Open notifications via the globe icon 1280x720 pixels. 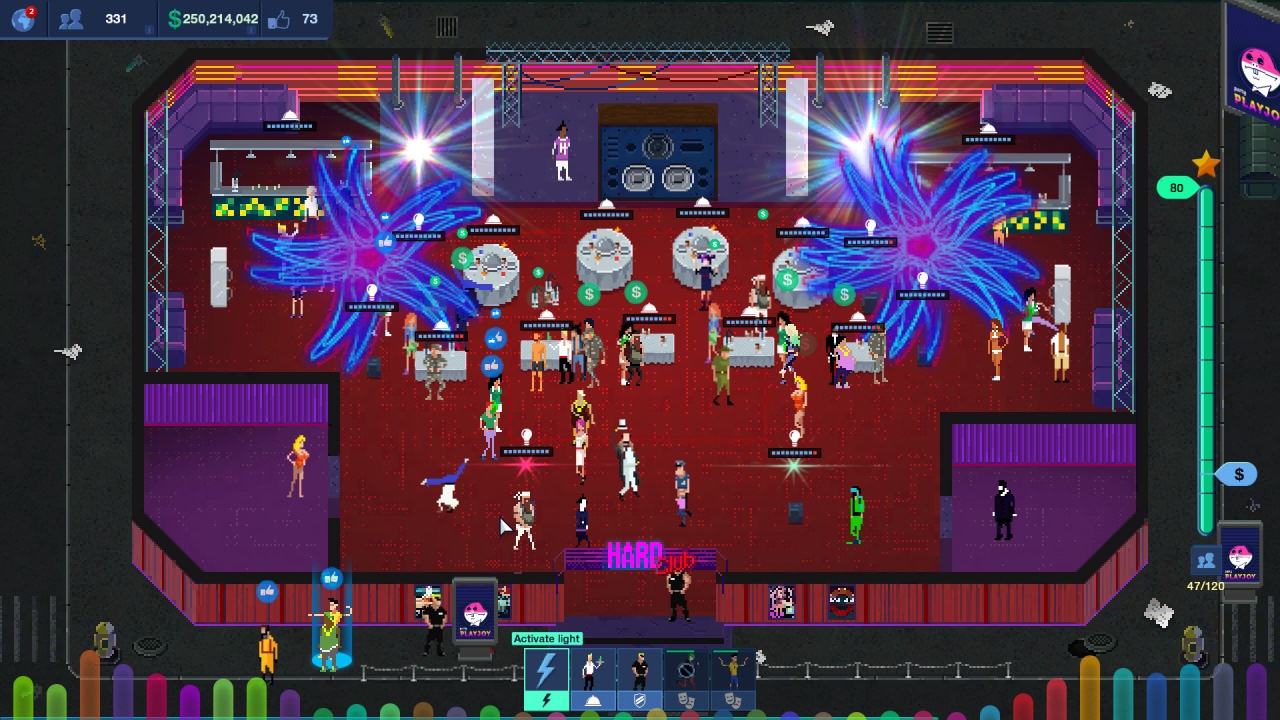pos(22,18)
